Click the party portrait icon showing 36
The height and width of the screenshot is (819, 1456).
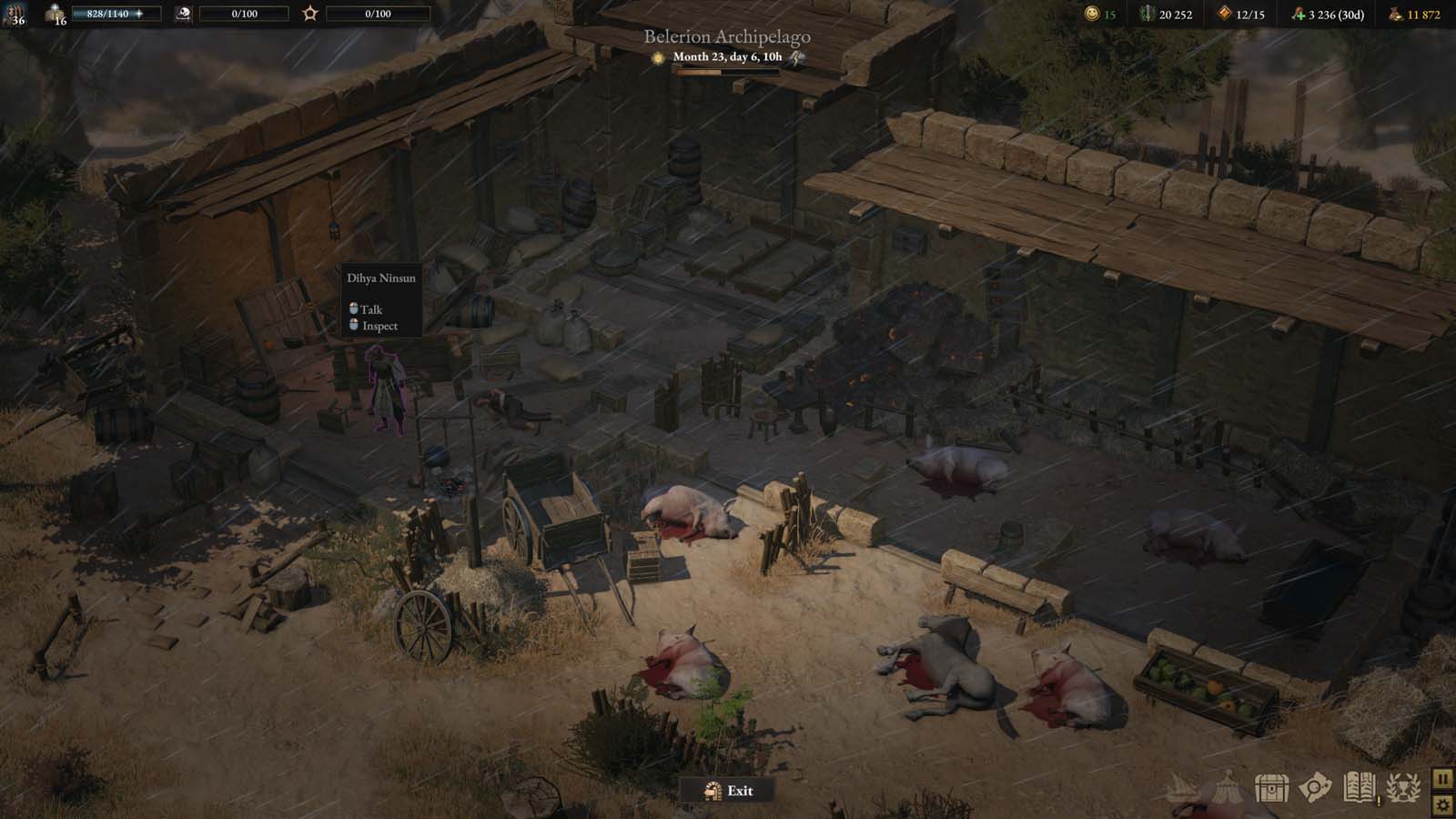[x=15, y=14]
